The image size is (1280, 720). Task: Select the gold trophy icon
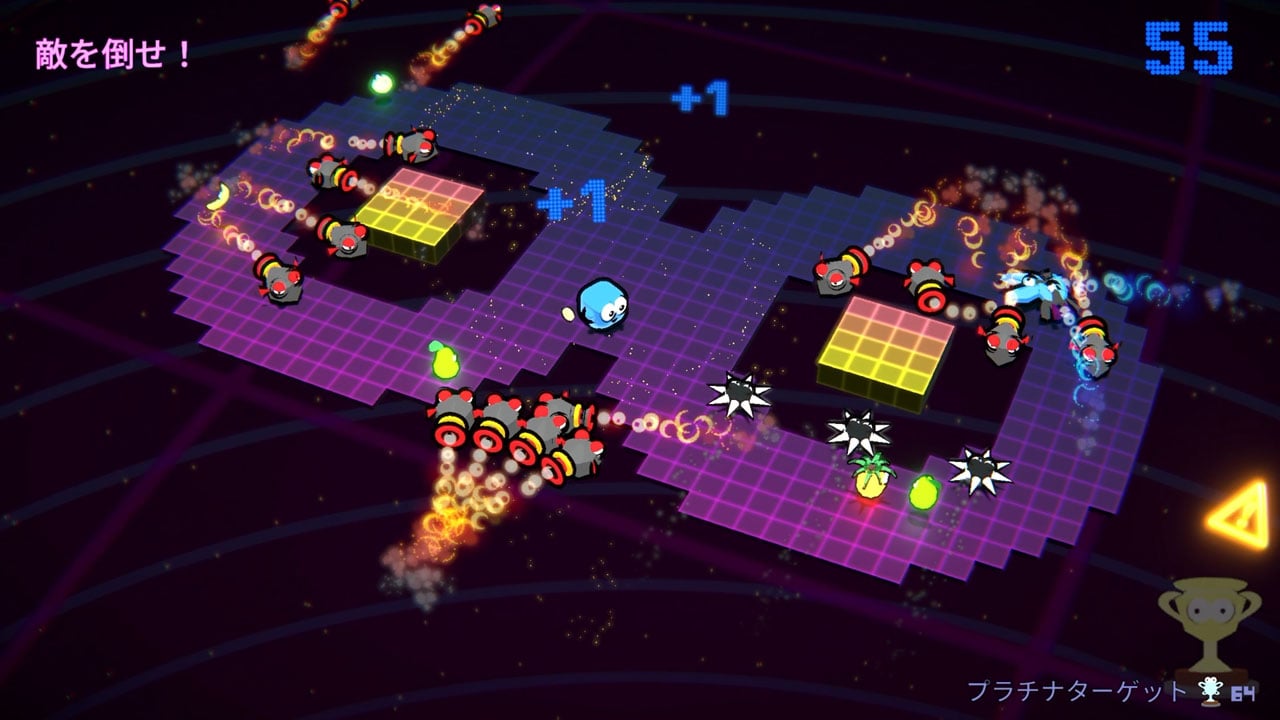point(1208,626)
